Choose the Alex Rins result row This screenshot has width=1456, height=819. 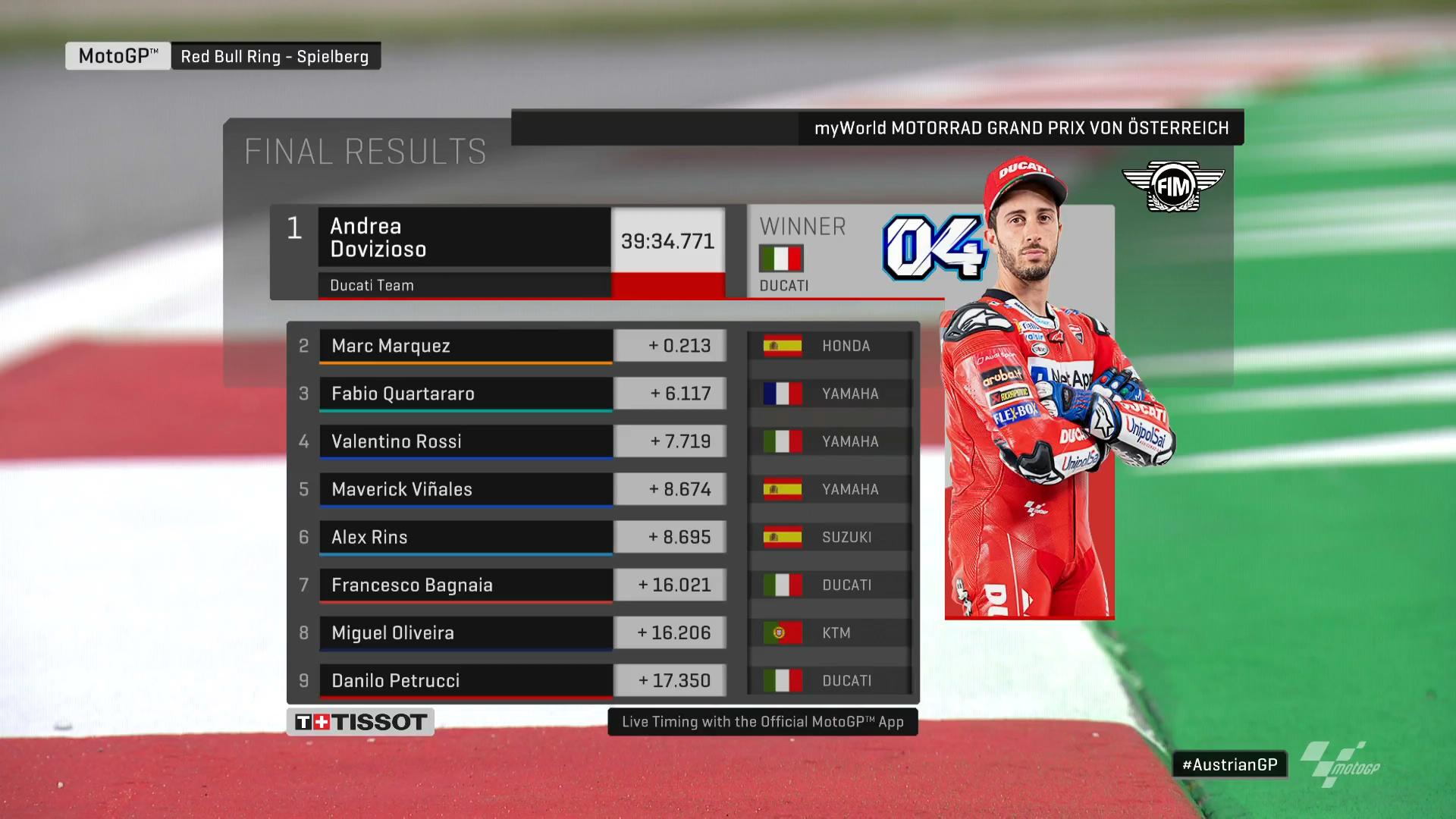pyautogui.click(x=466, y=537)
